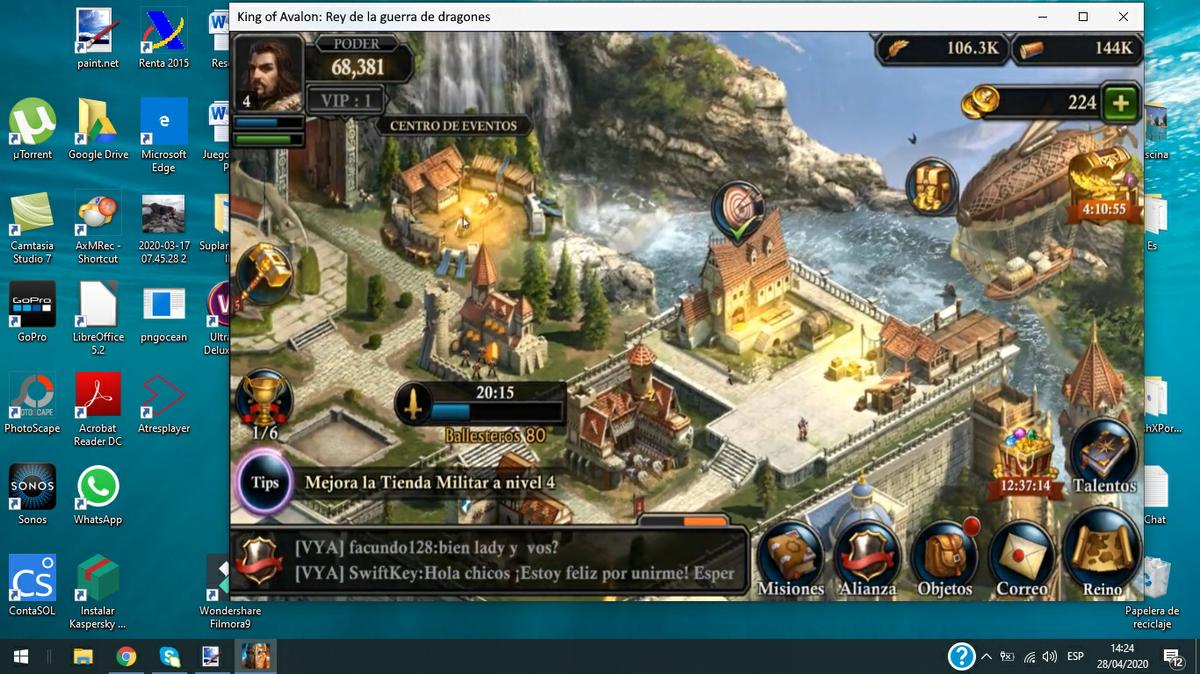The width and height of the screenshot is (1200, 674).
Task: Open the alliance chat box
Action: click(490, 561)
